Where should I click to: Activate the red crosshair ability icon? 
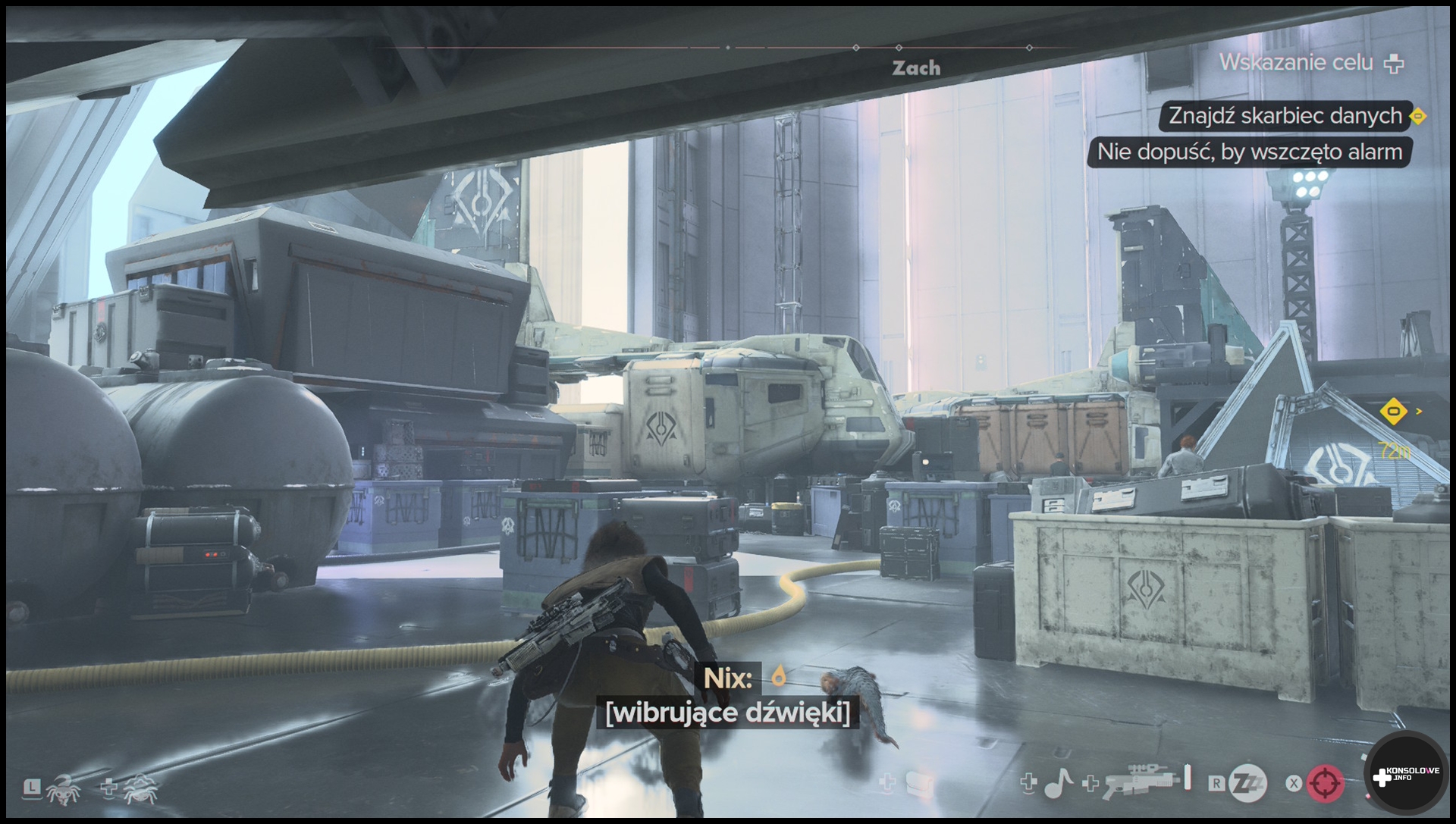point(1325,784)
